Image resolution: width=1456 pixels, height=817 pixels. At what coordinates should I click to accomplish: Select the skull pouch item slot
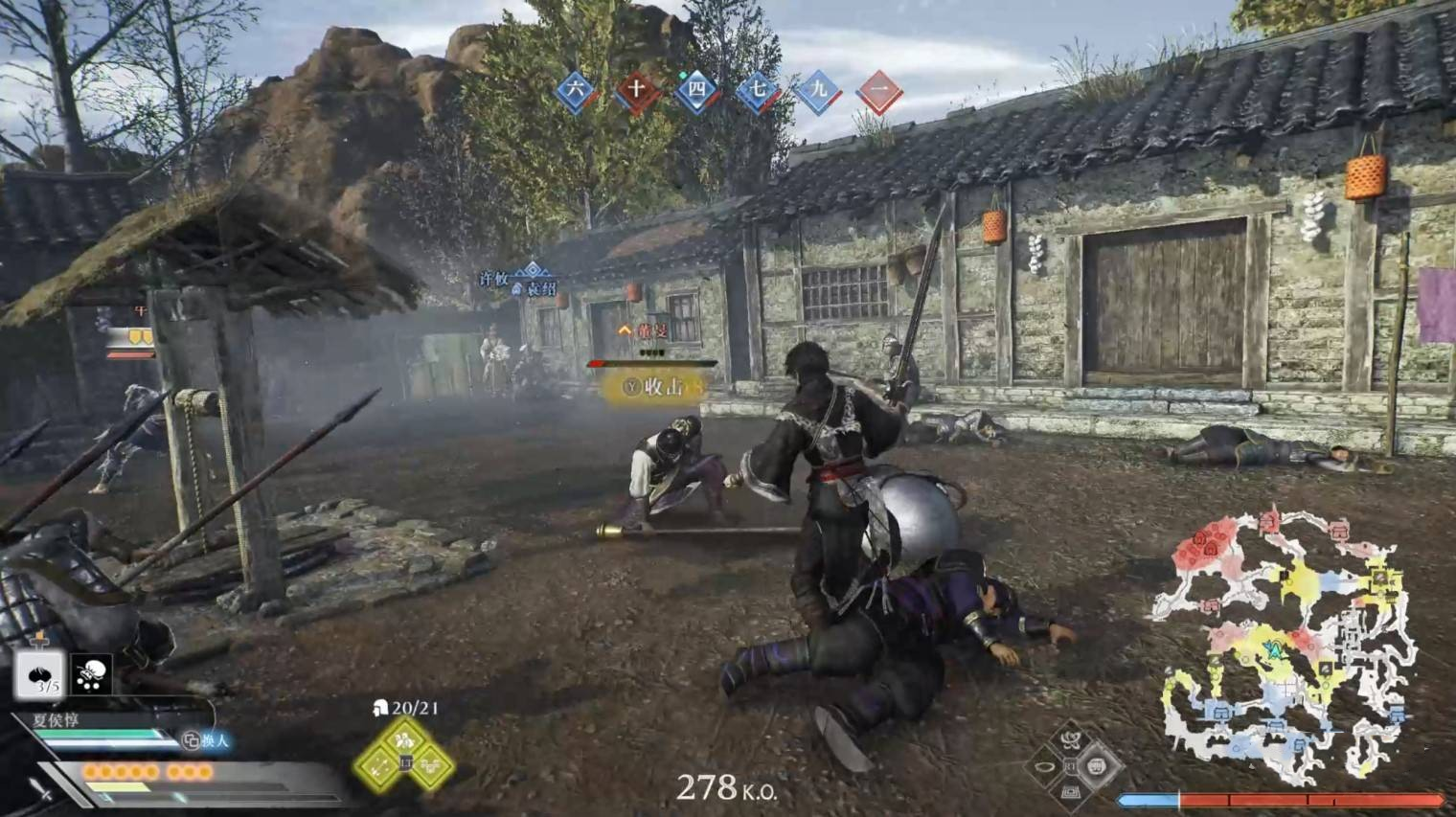coord(92,674)
